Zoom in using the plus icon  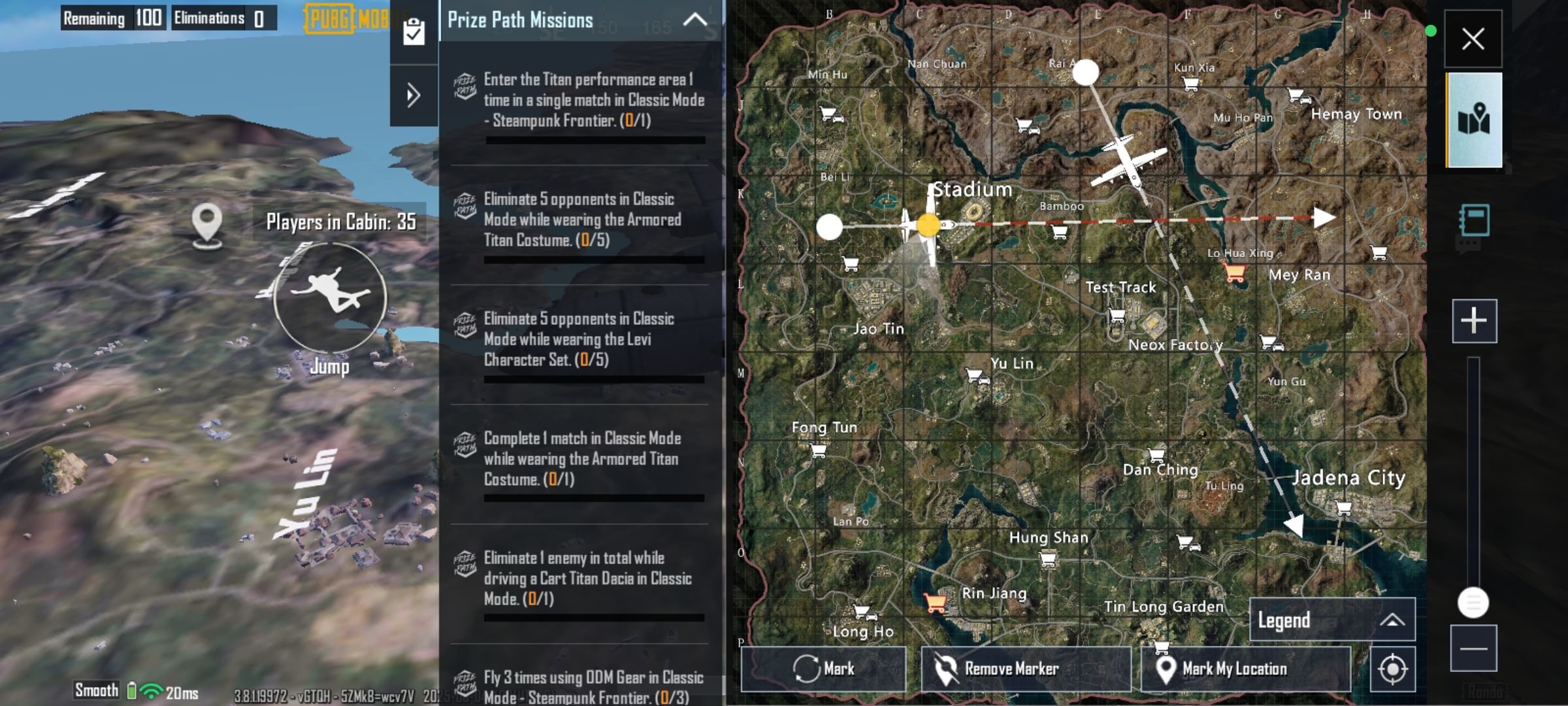coord(1473,320)
